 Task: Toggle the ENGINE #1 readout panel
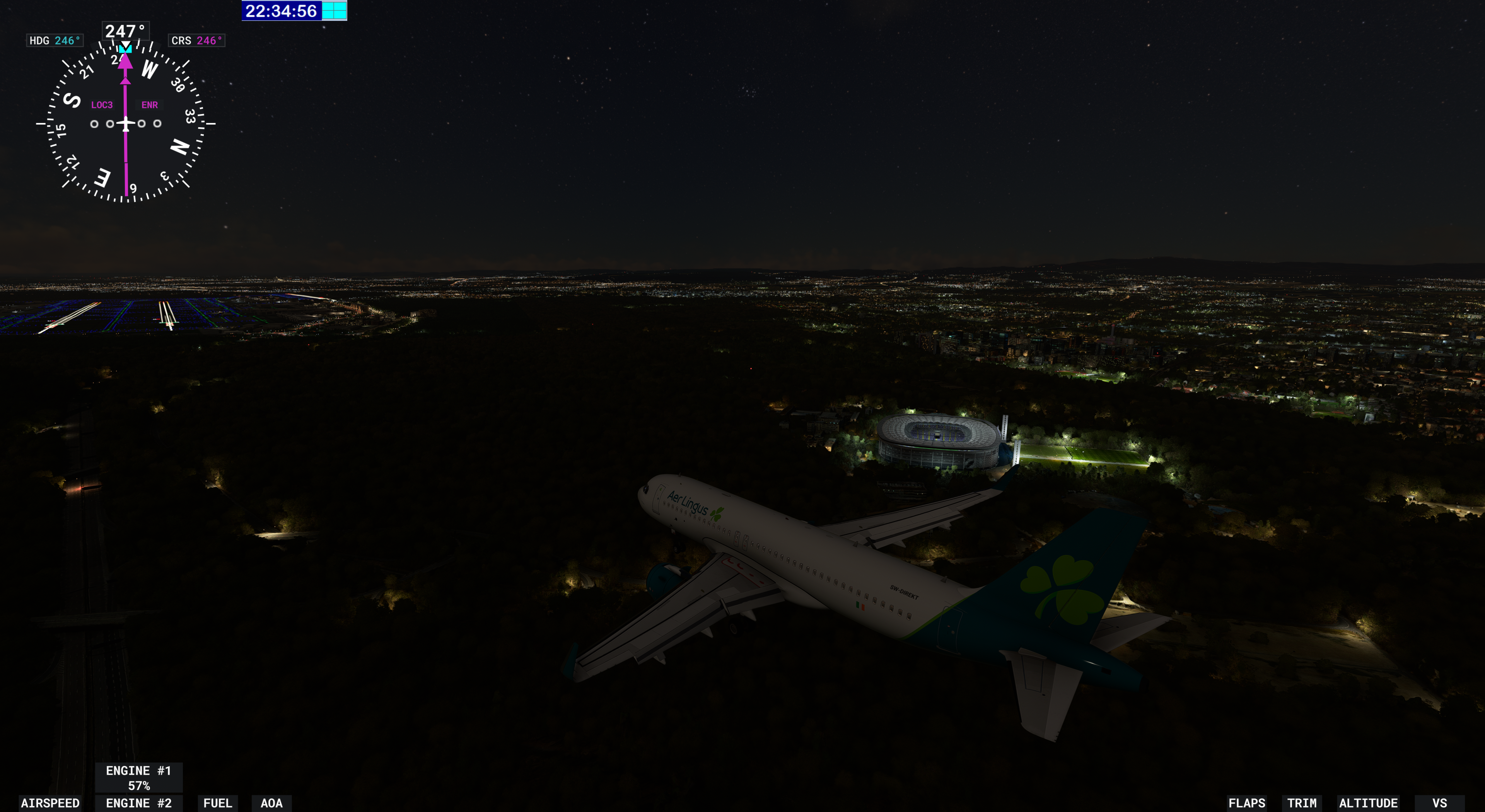138,778
